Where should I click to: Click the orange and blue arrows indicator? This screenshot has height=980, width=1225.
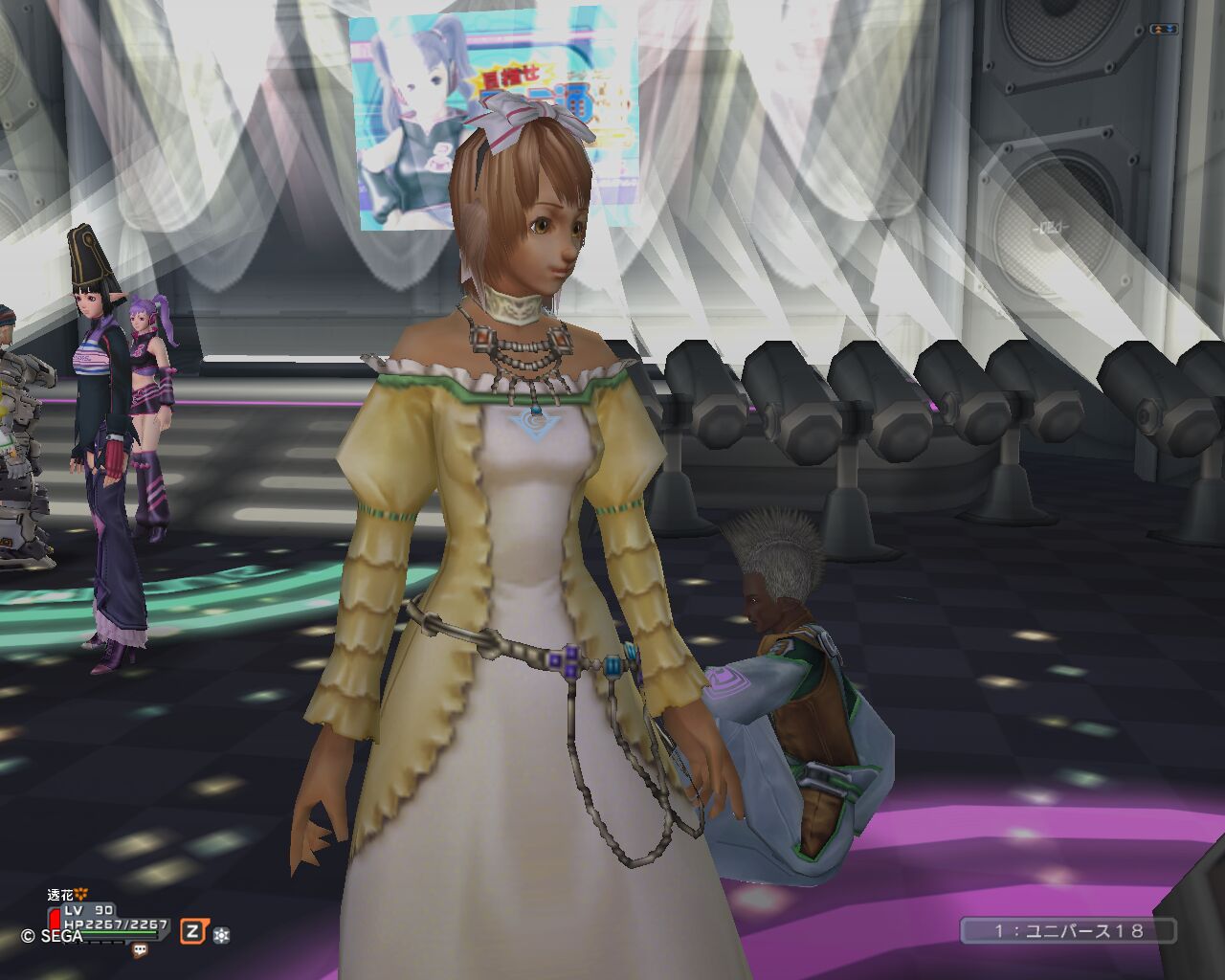(x=1165, y=31)
